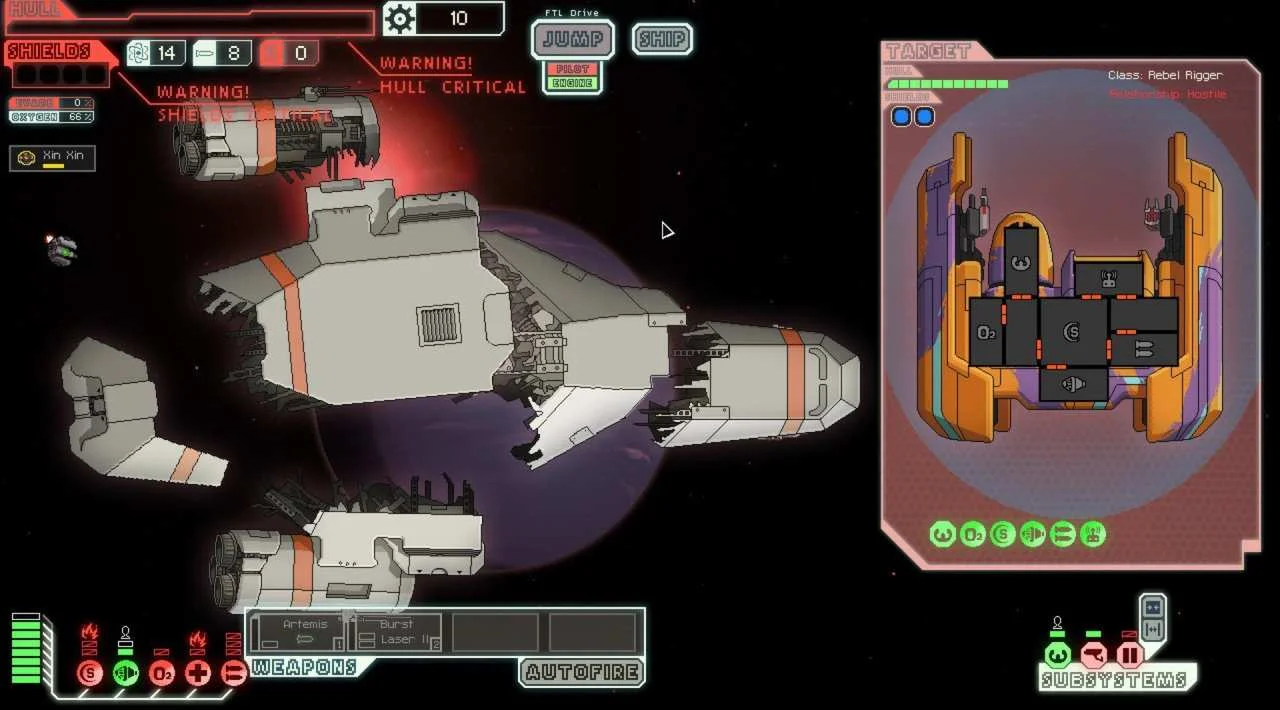The height and width of the screenshot is (710, 1280).
Task: Click the weapons system power icon
Action: [233, 673]
